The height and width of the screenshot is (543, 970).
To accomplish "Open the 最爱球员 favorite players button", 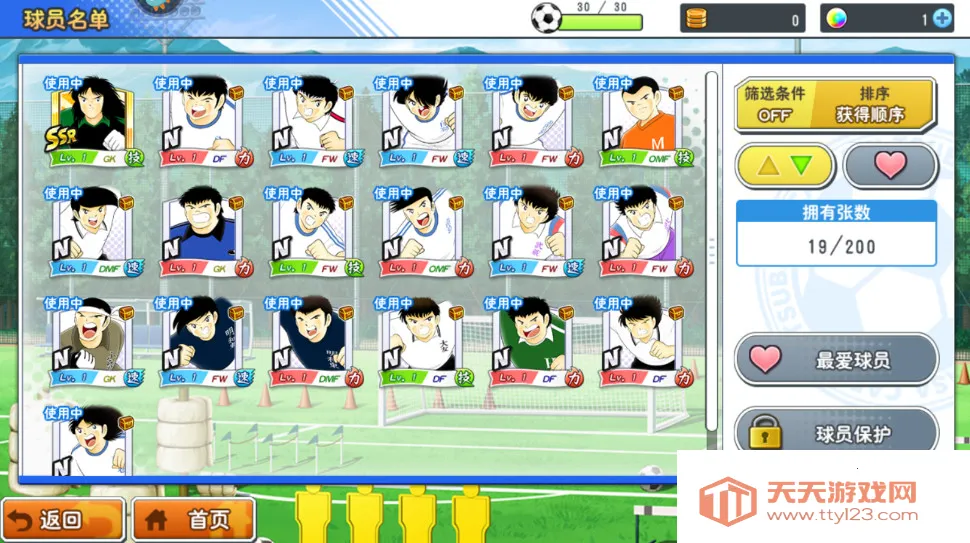I will [836, 360].
